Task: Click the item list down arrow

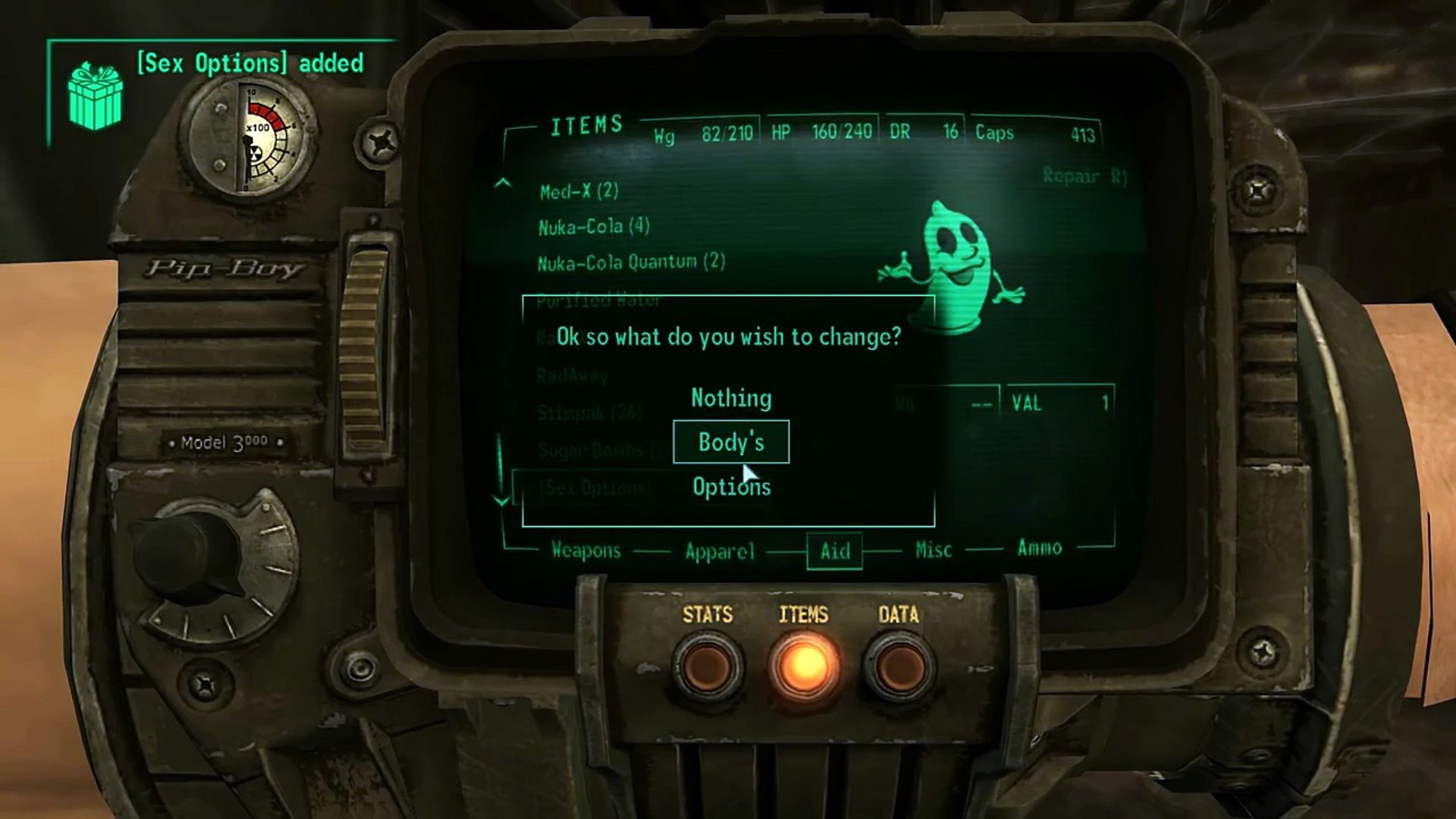Action: click(501, 499)
